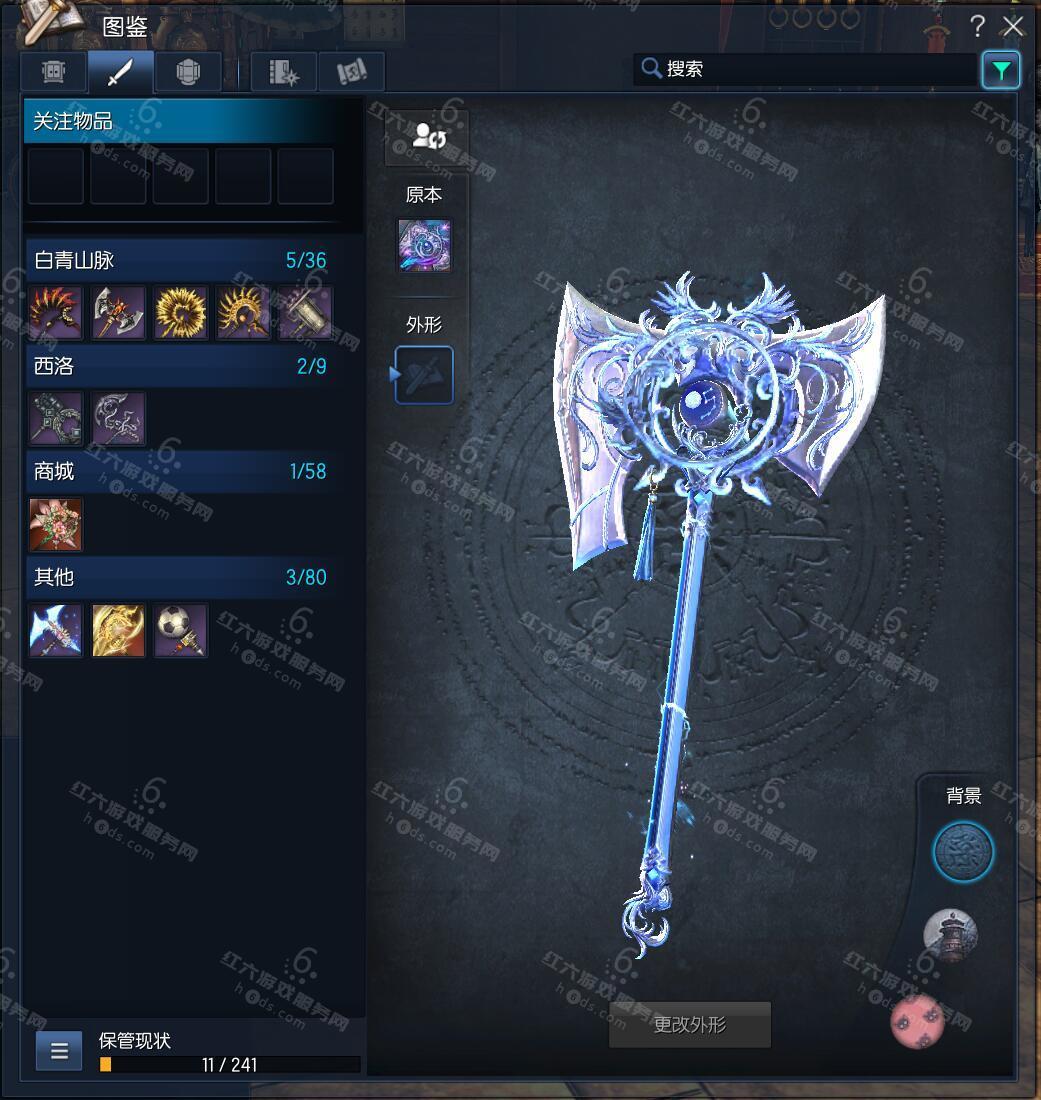Screen dimensions: 1041x1100
Task: Select the 外形 appearance slot
Action: point(424,375)
